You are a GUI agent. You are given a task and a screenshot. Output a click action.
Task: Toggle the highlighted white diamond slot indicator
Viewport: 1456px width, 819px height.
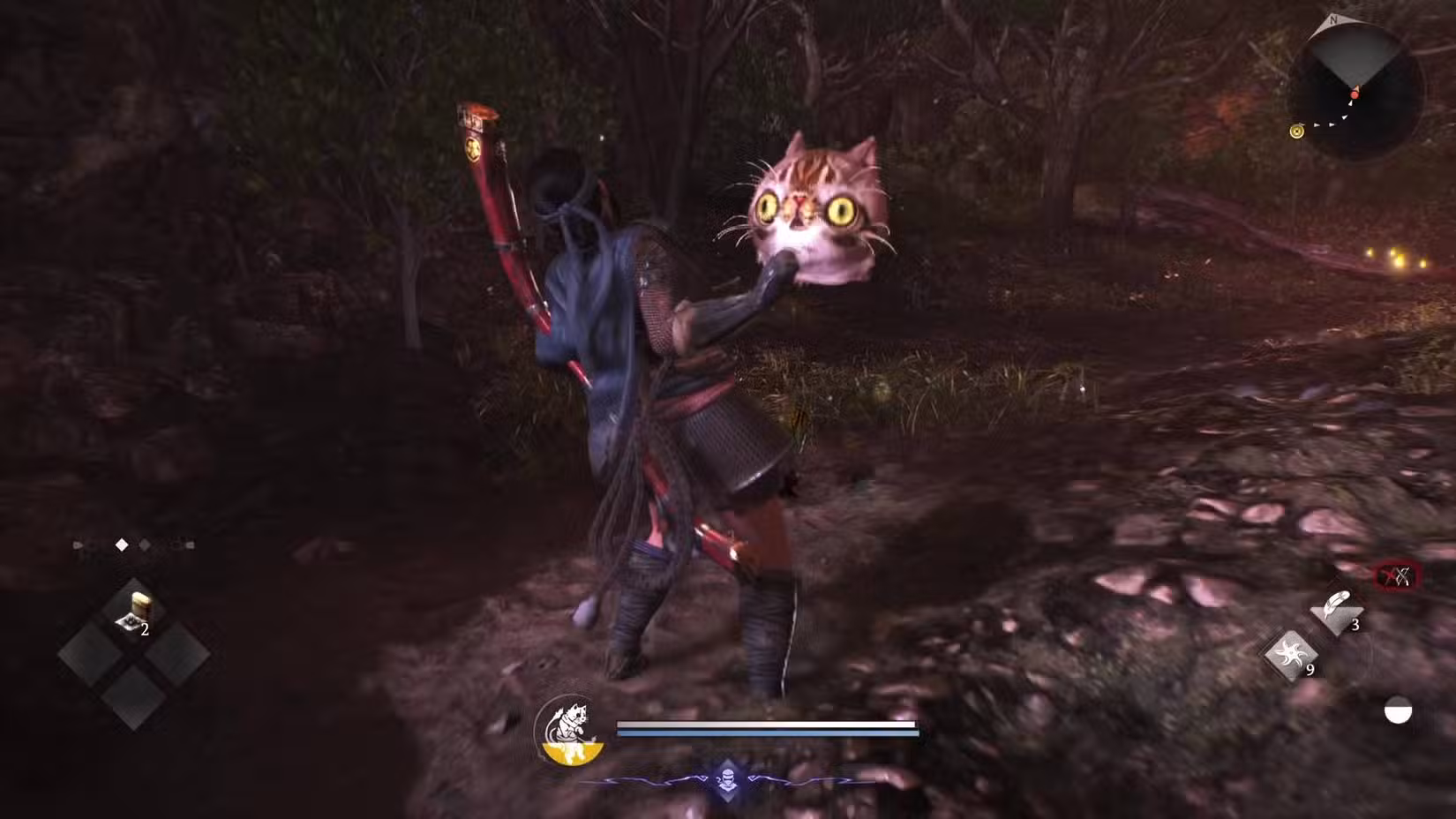click(x=121, y=545)
